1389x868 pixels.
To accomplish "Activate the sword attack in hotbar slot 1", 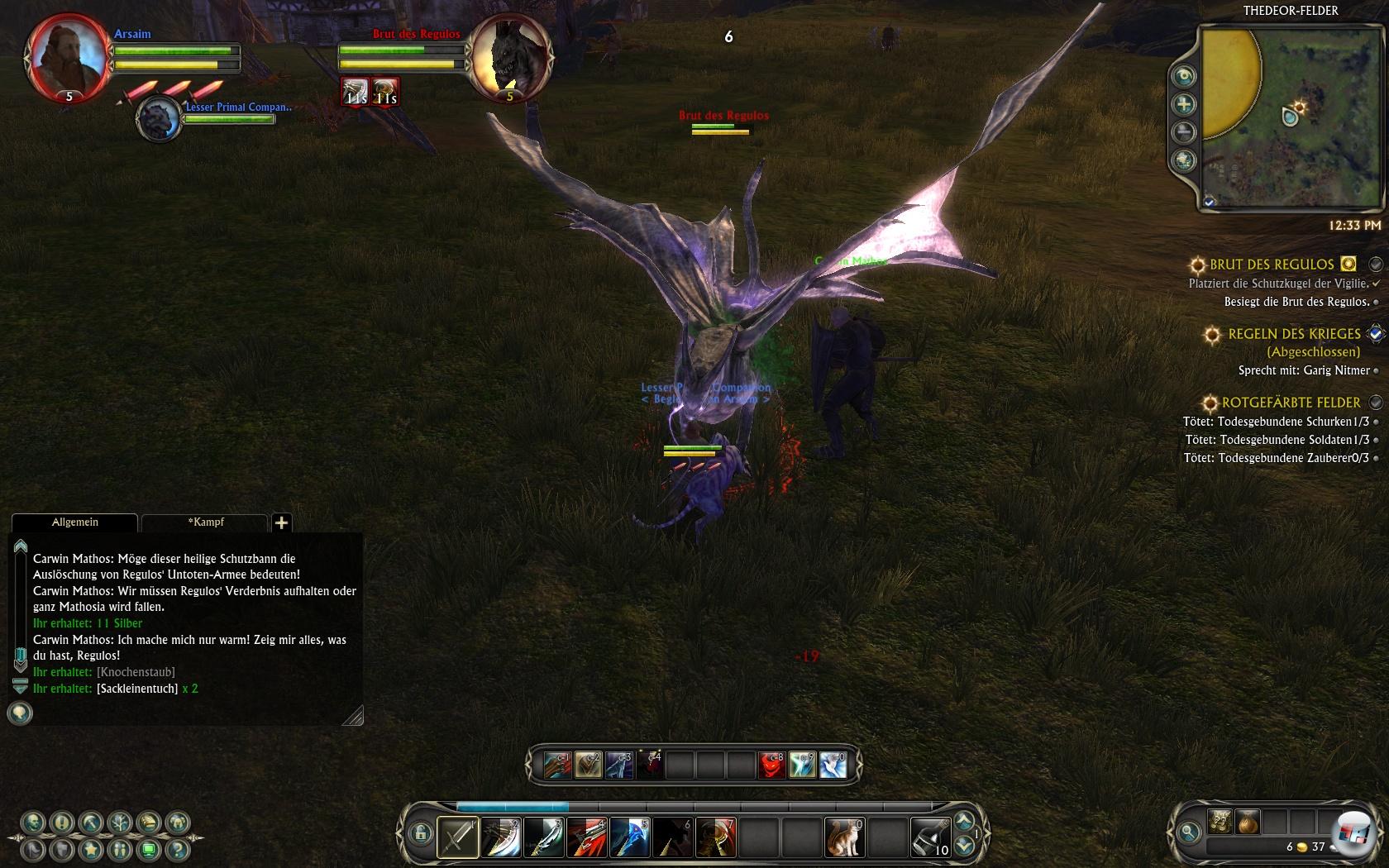I will point(457,837).
